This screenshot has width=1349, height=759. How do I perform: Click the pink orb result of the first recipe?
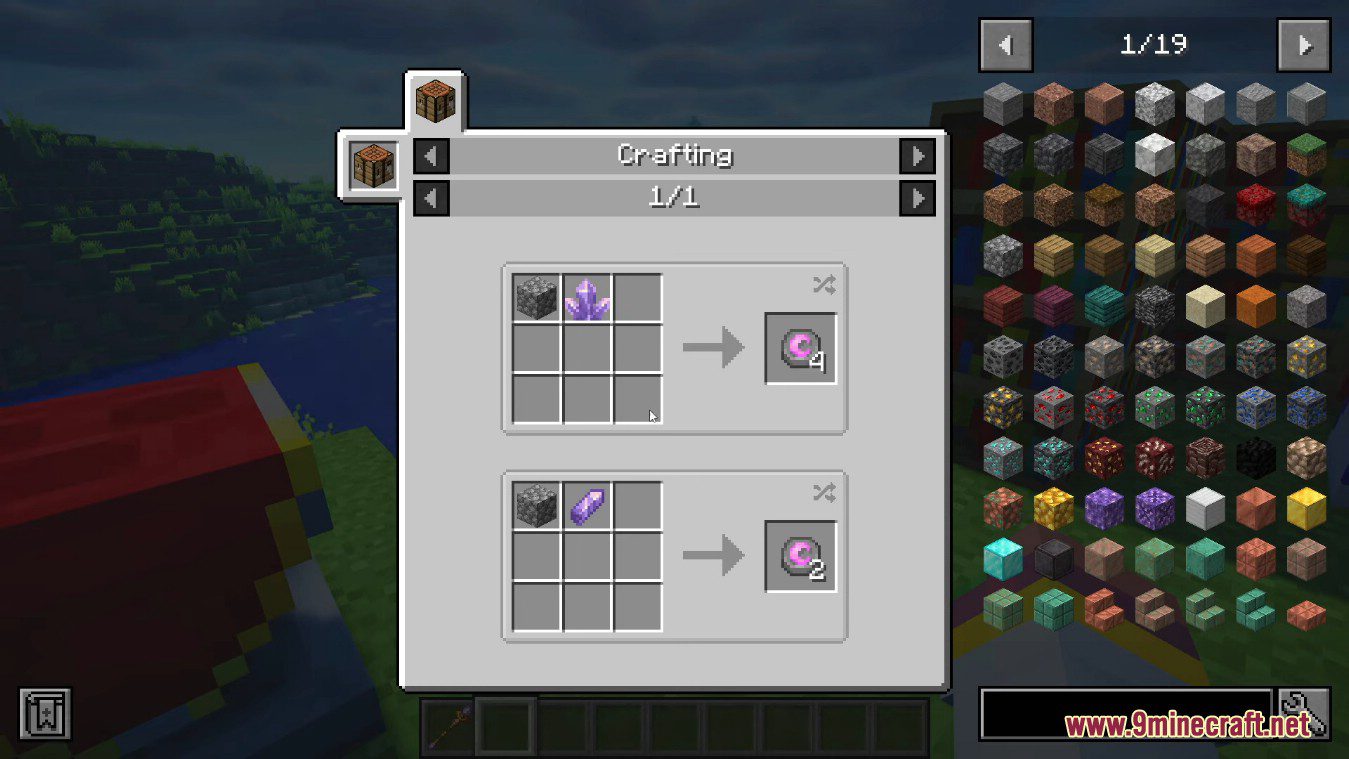(x=800, y=349)
